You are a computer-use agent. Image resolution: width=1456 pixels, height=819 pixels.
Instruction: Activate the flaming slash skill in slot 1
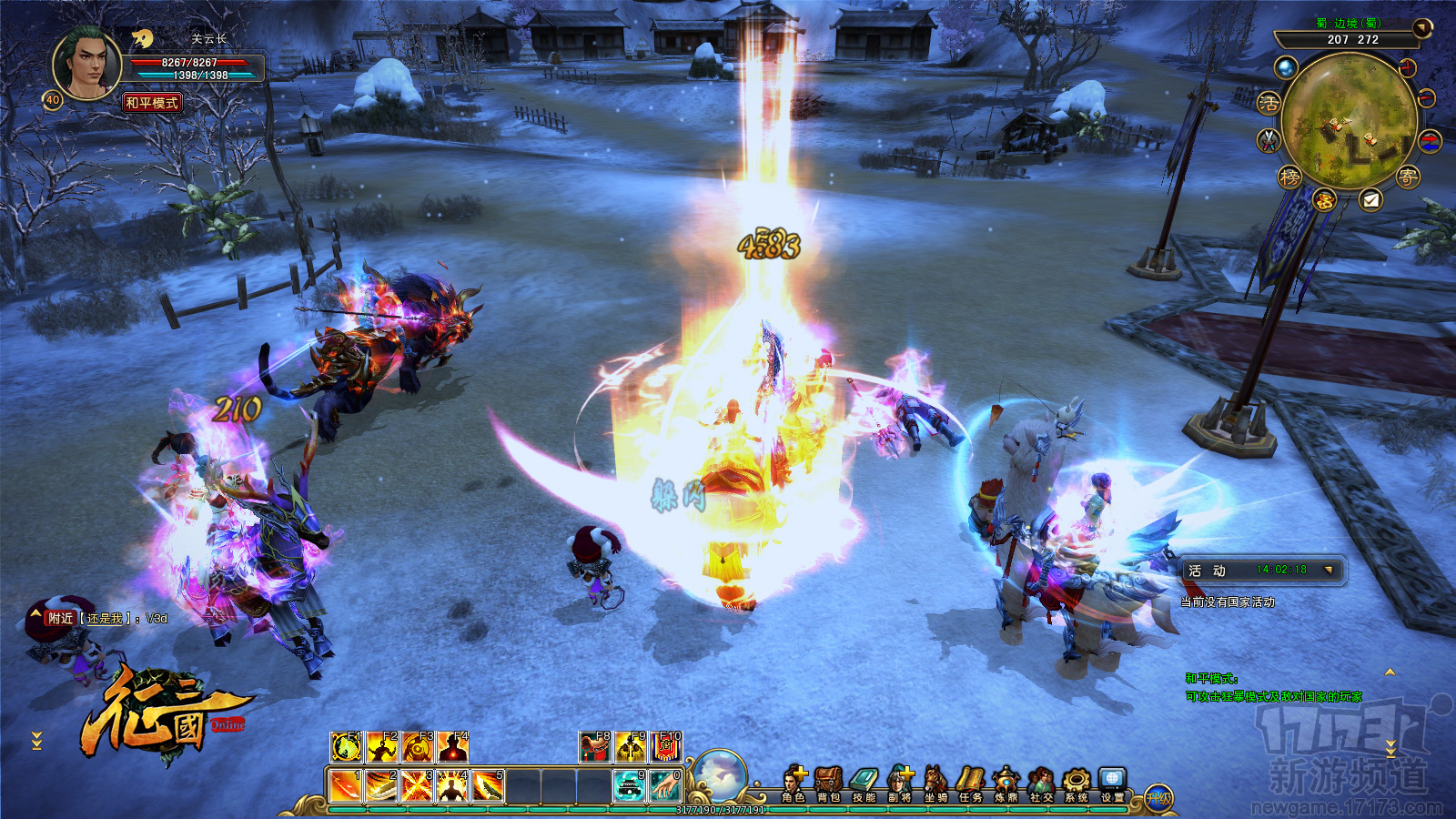coord(345,785)
